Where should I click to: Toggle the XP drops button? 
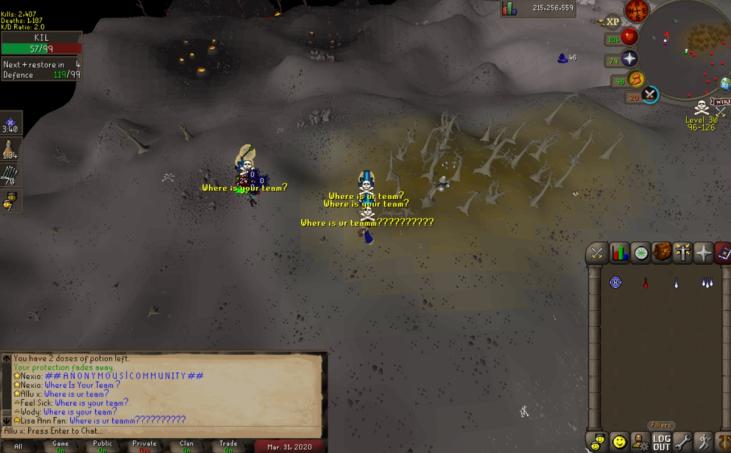tap(612, 20)
